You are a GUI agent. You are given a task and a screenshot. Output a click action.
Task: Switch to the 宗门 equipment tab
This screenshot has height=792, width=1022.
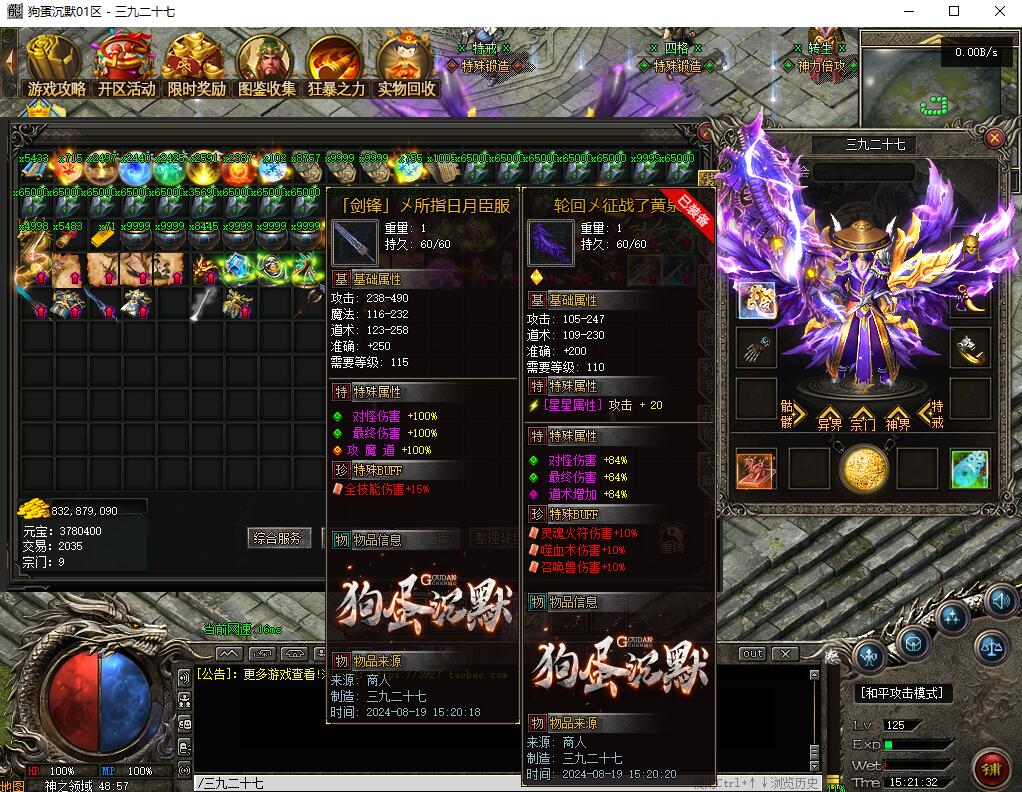tap(864, 420)
